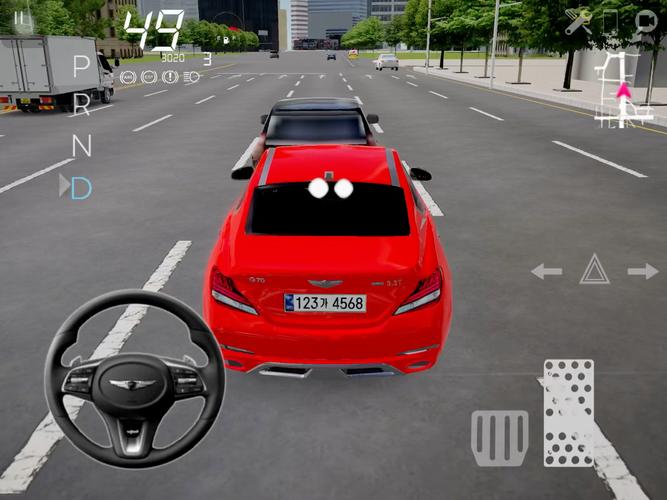Toggle the ESP indicator icon
Image resolution: width=667 pixels, height=500 pixels.
click(149, 77)
